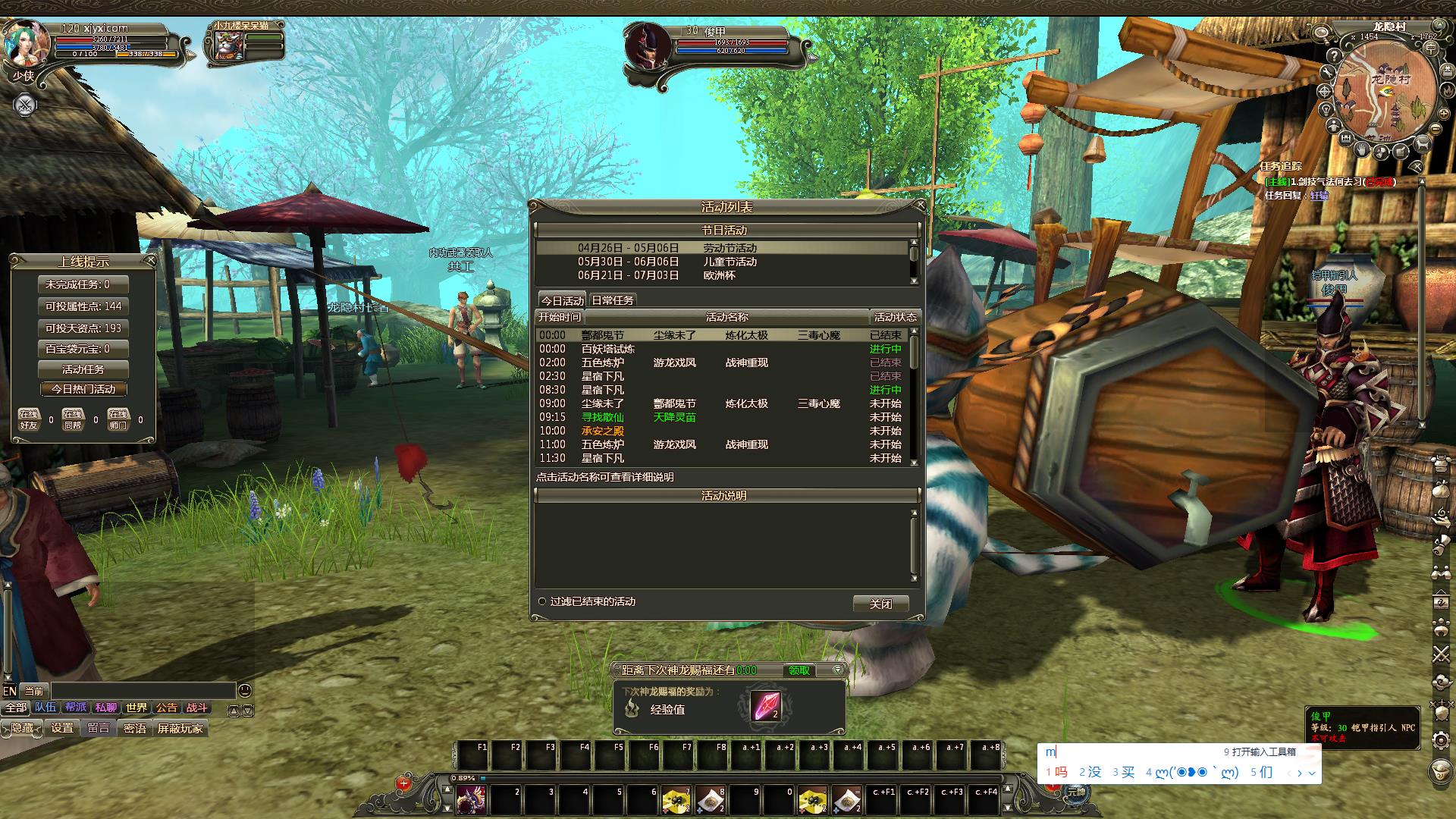Open the 百妖塔试炼 activity details
The width and height of the screenshot is (1456, 819).
pyautogui.click(x=607, y=349)
